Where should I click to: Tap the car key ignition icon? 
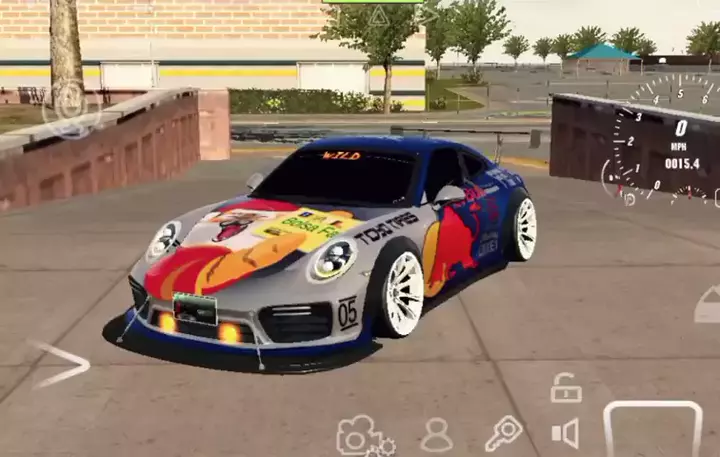(503, 434)
